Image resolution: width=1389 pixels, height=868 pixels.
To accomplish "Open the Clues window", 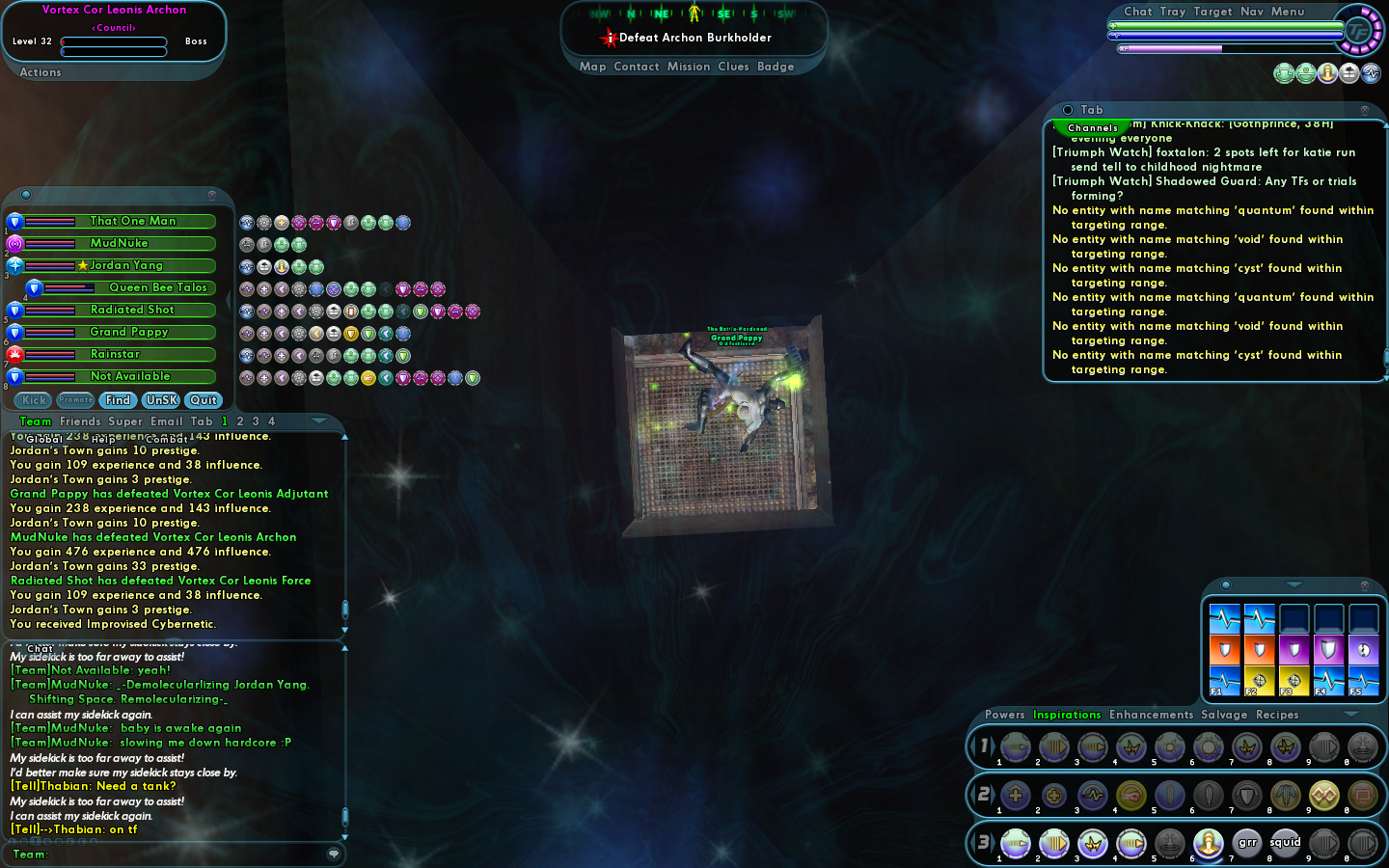I will point(733,67).
